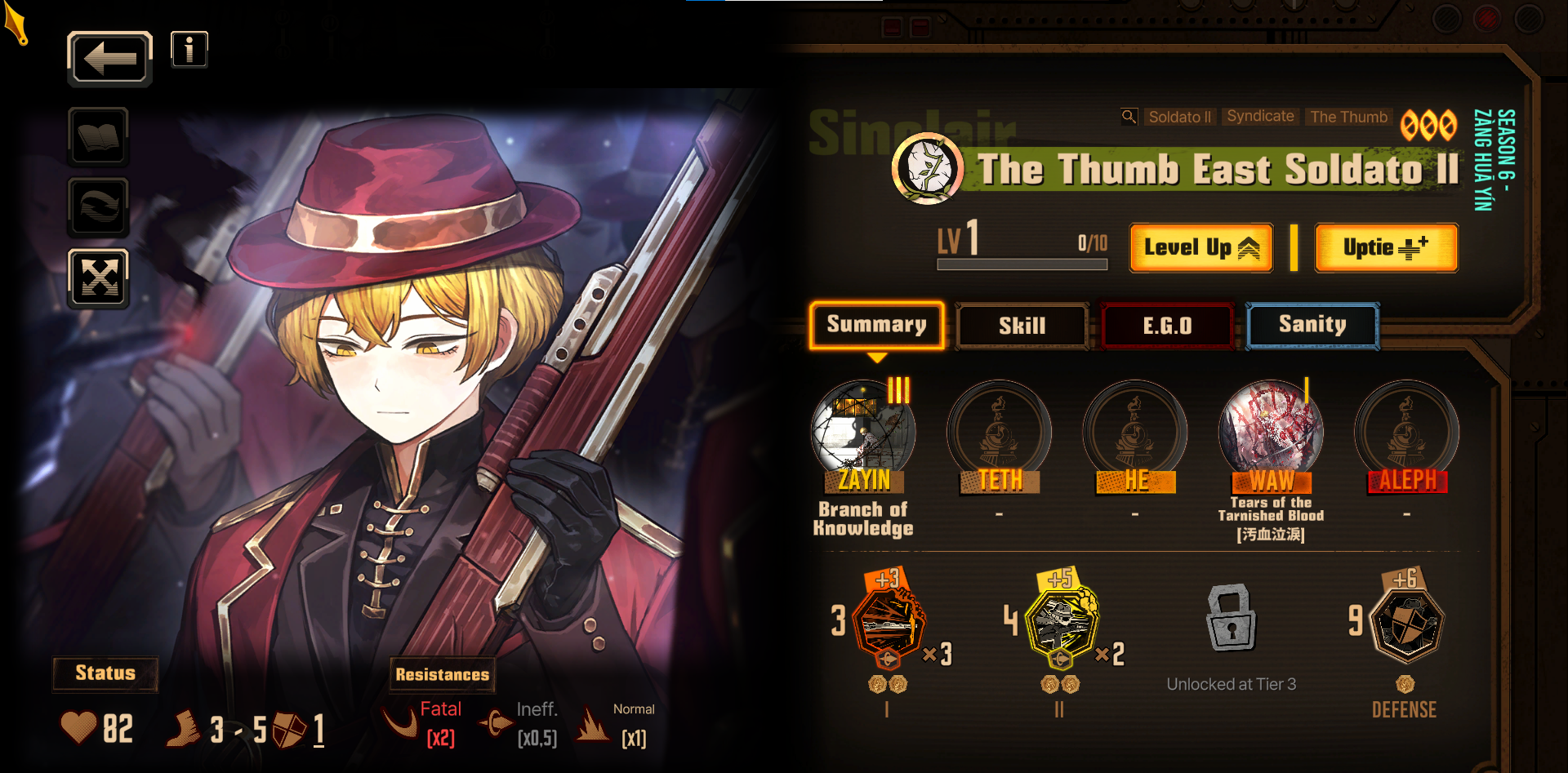Open Skill II attack icon

pyautogui.click(x=1062, y=620)
